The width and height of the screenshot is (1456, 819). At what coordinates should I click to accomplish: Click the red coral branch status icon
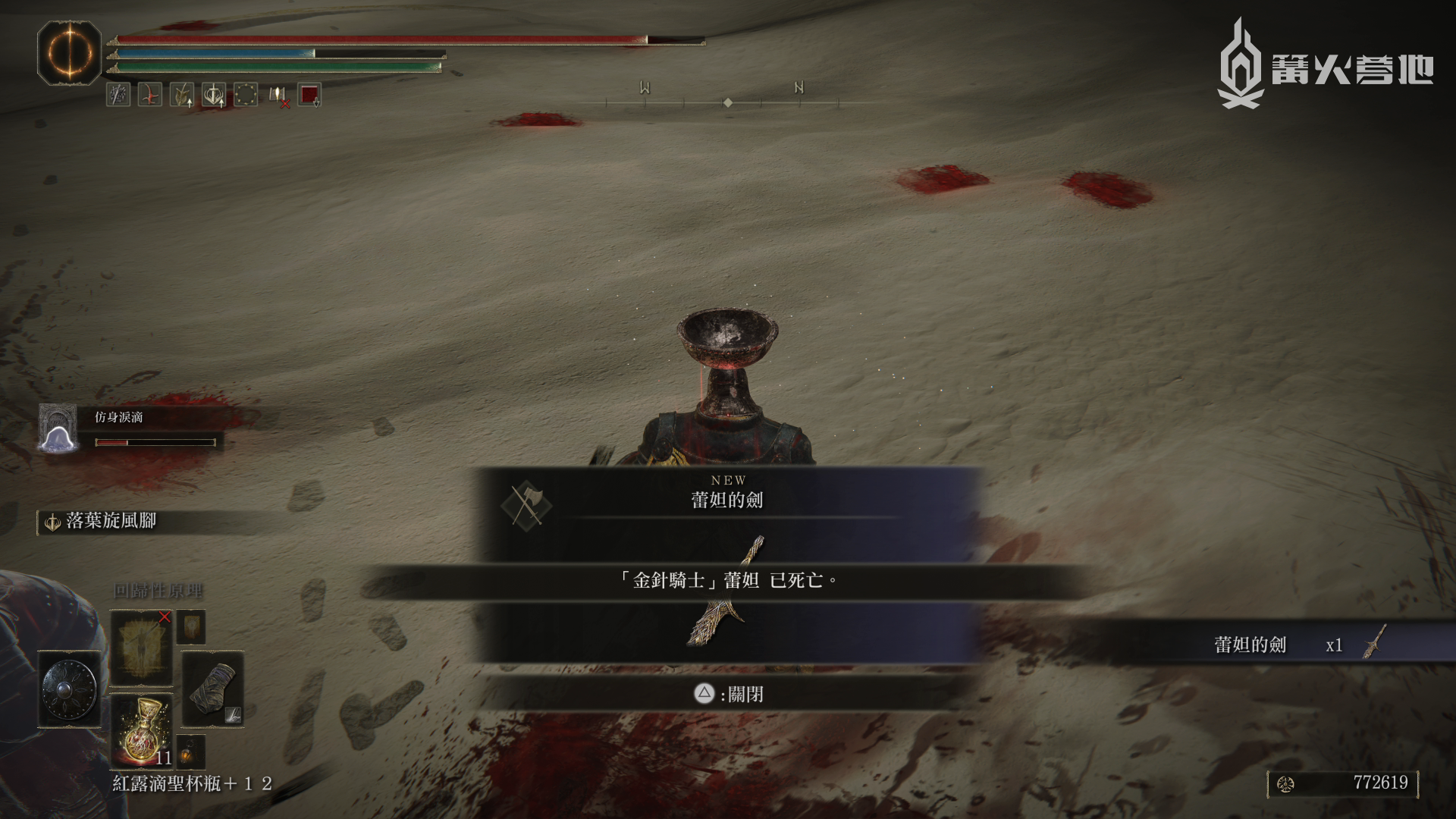pos(149,95)
